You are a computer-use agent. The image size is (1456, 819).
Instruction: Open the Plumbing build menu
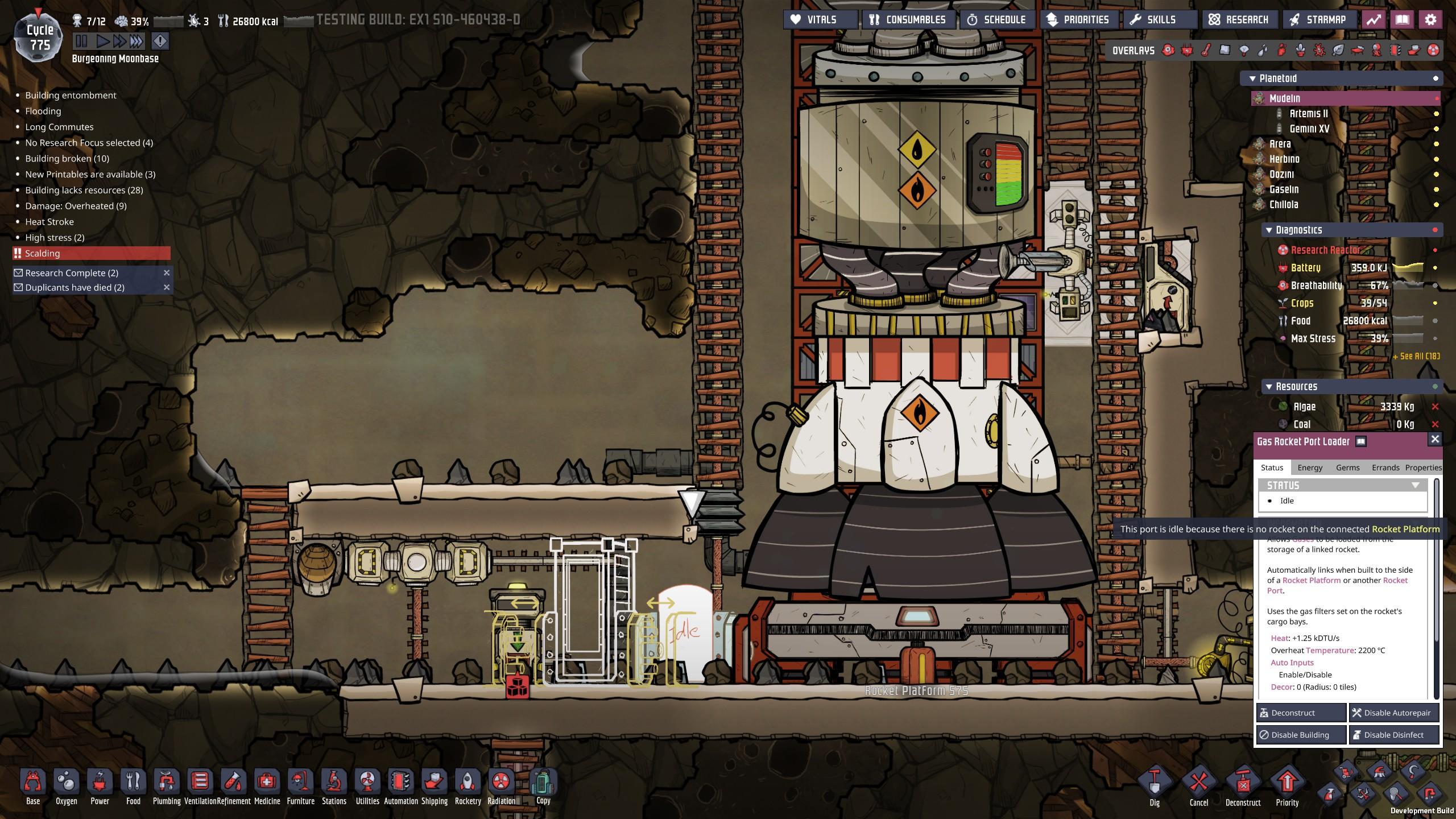click(166, 786)
